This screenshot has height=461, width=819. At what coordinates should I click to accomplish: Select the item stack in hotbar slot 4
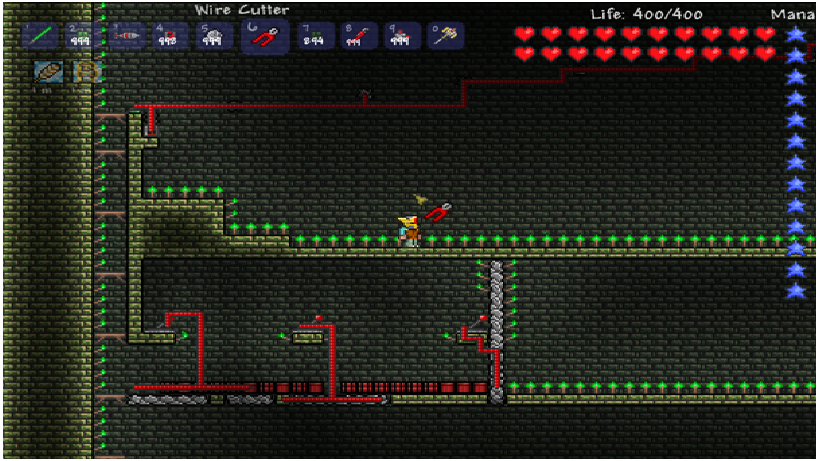[x=170, y=36]
